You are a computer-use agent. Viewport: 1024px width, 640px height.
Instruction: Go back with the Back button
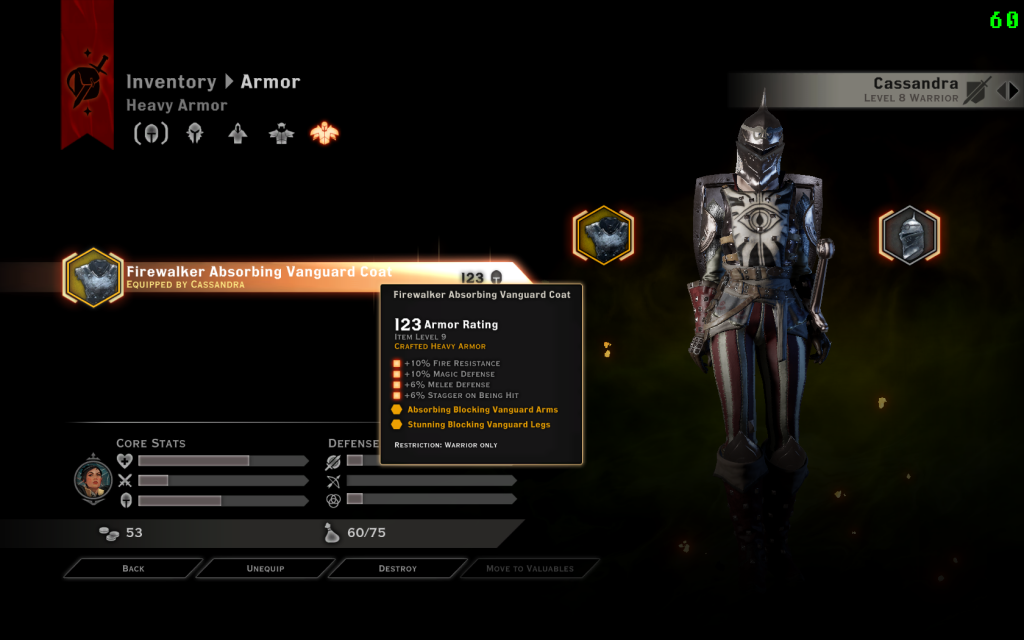(x=133, y=568)
